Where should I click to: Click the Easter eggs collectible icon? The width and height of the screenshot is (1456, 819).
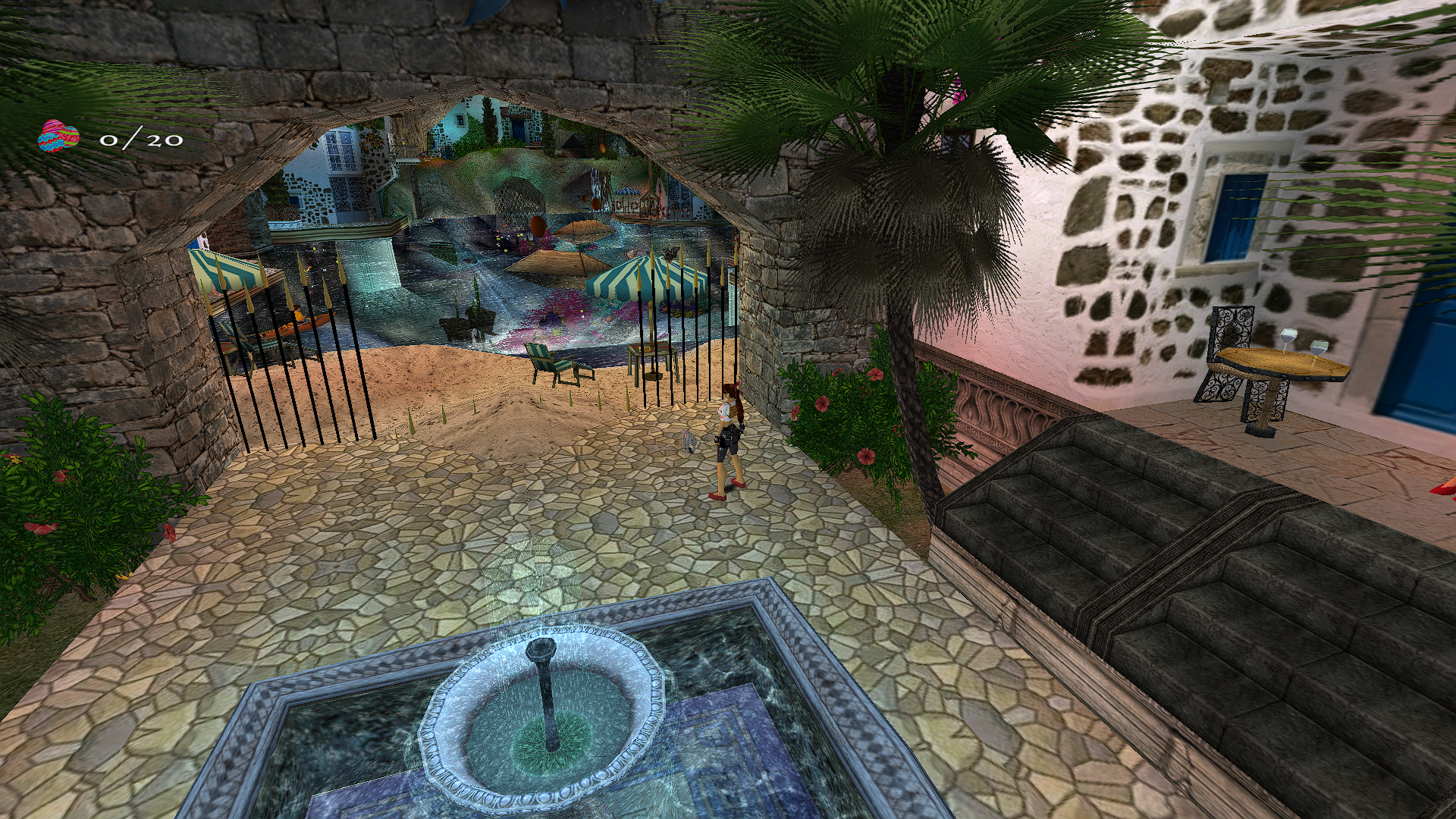pos(58,137)
